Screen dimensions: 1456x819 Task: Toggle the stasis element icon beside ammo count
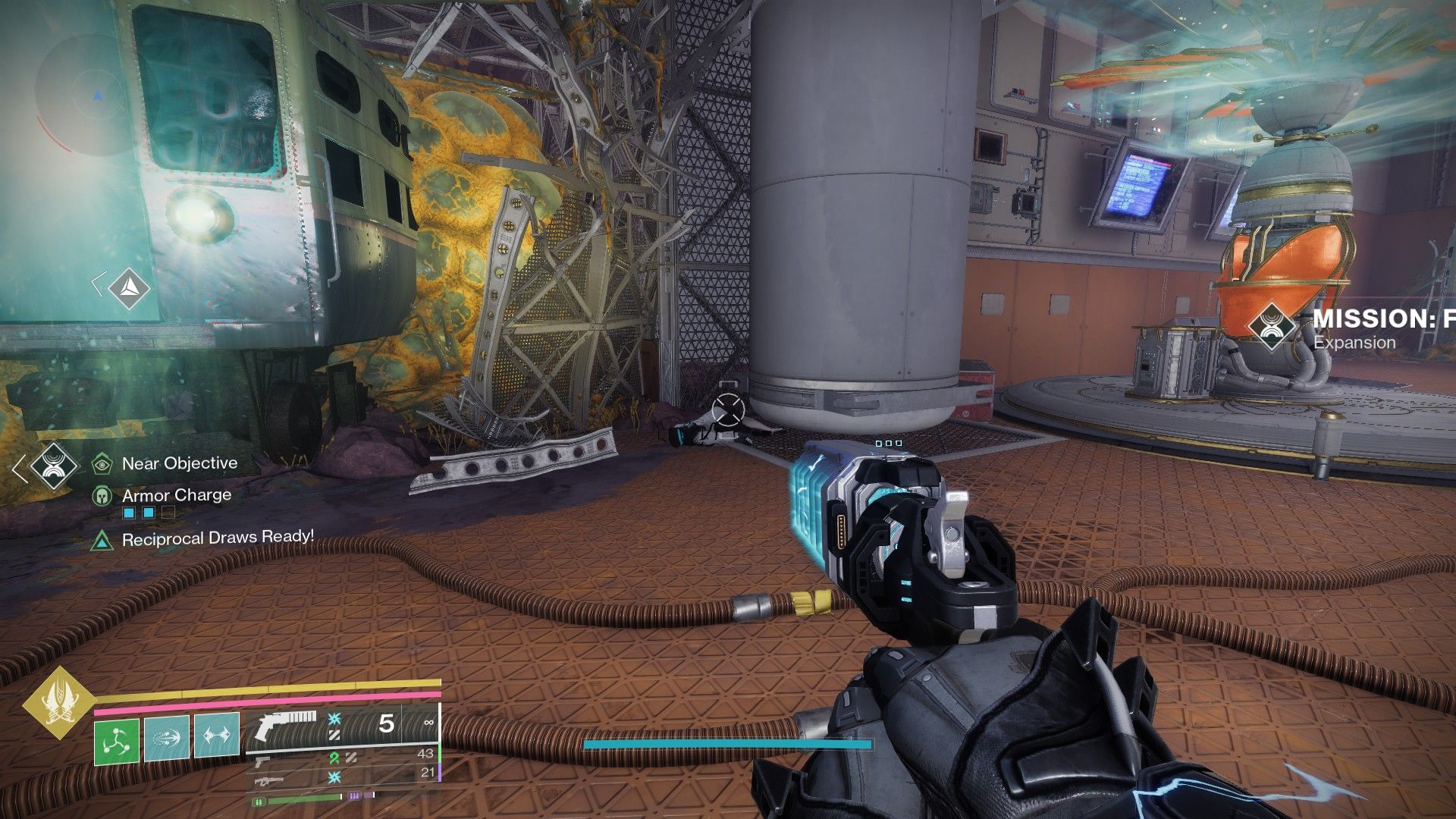coord(334,720)
